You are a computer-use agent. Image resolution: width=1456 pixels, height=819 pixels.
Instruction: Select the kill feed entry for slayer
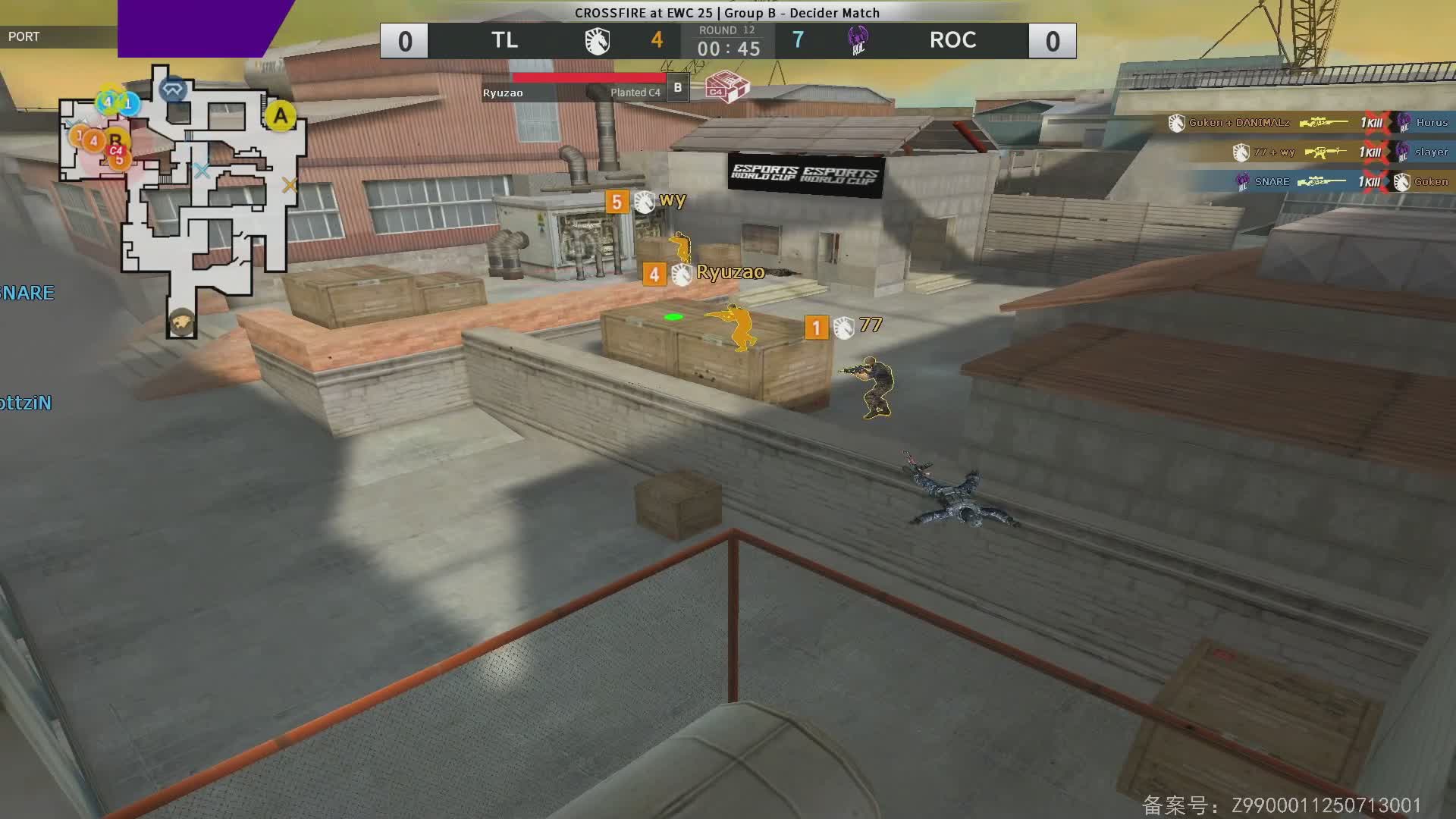[x=1341, y=152]
